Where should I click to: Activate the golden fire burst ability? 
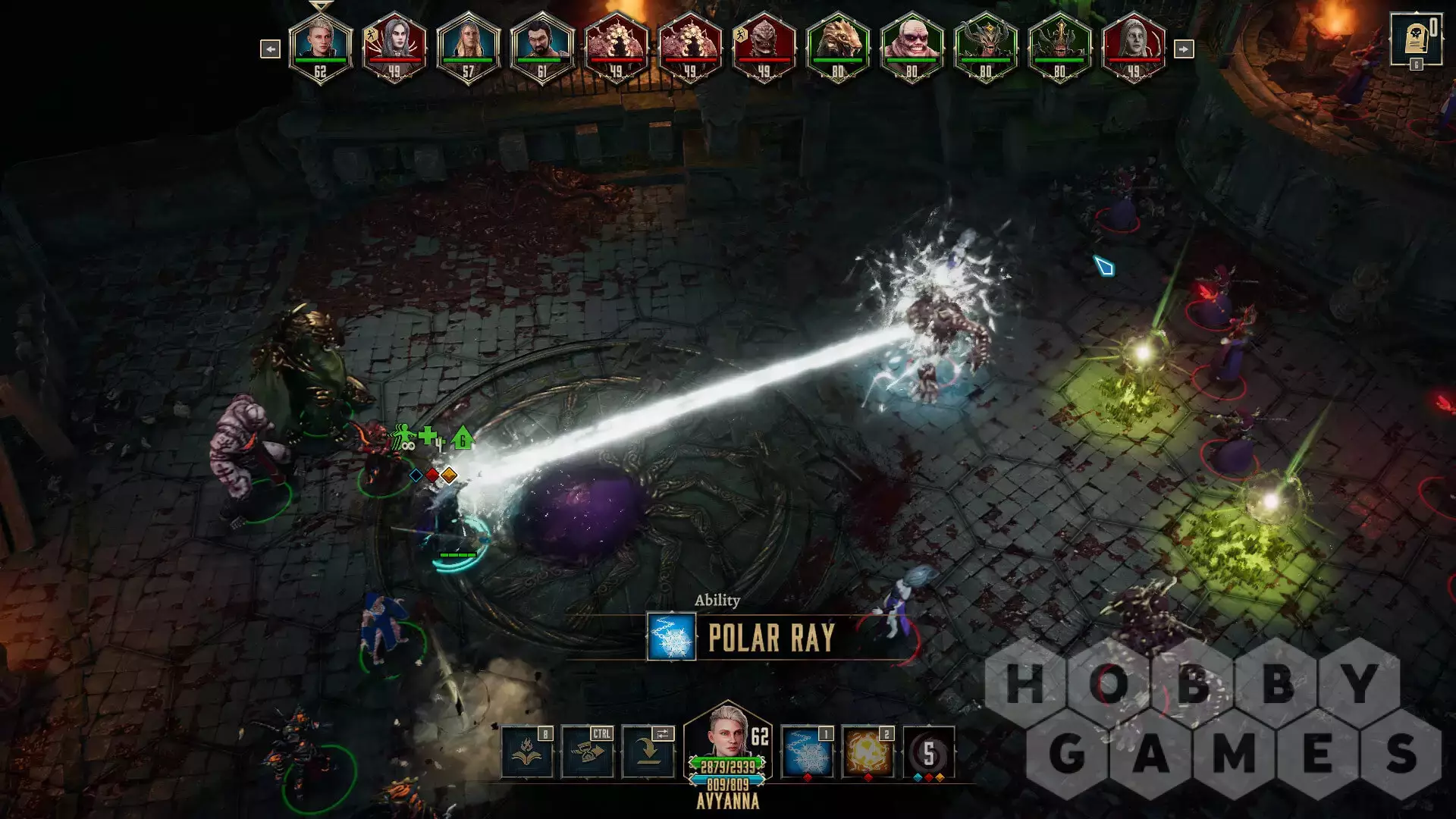pos(868,752)
